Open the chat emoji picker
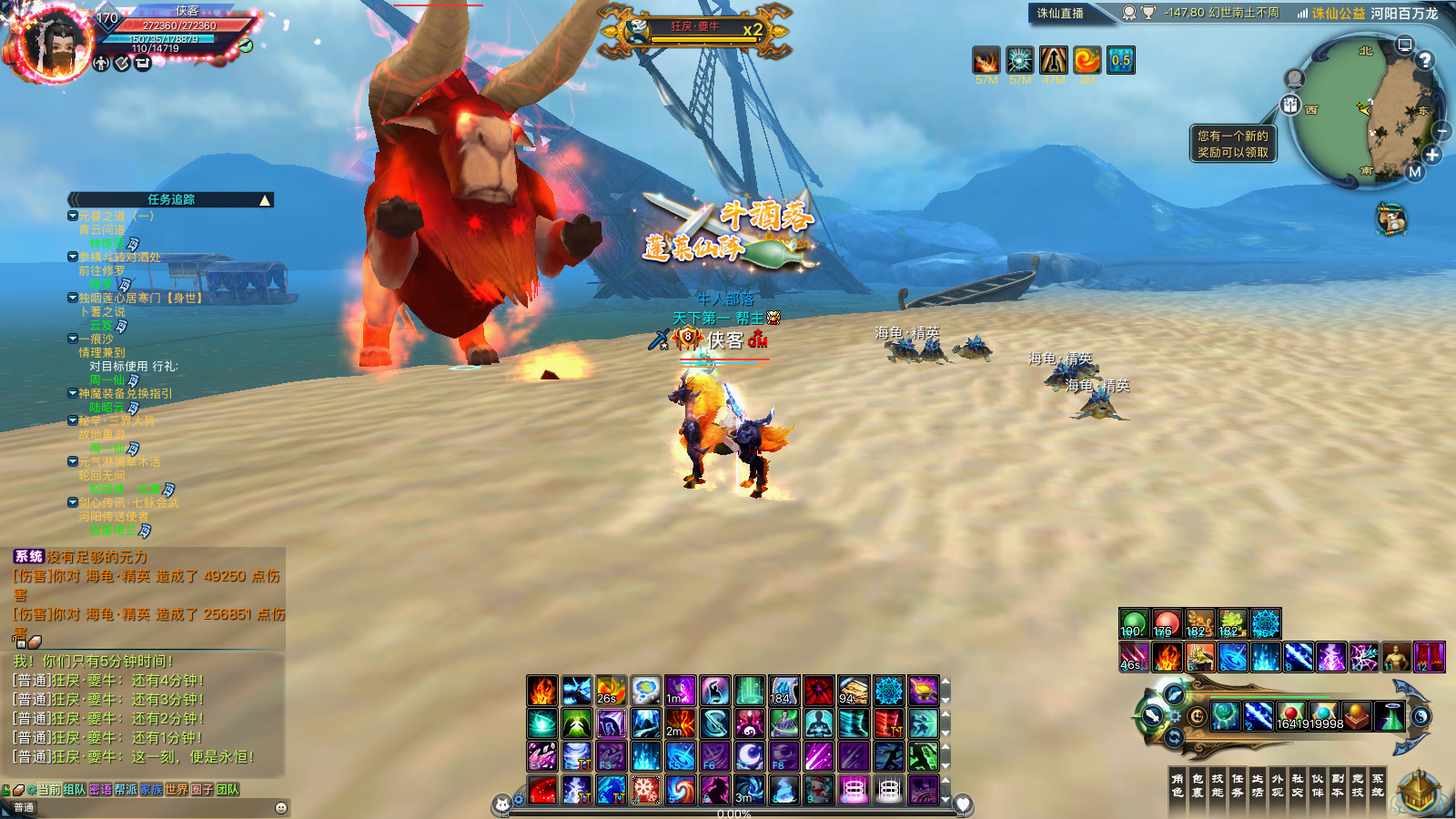1456x819 pixels. tap(281, 807)
